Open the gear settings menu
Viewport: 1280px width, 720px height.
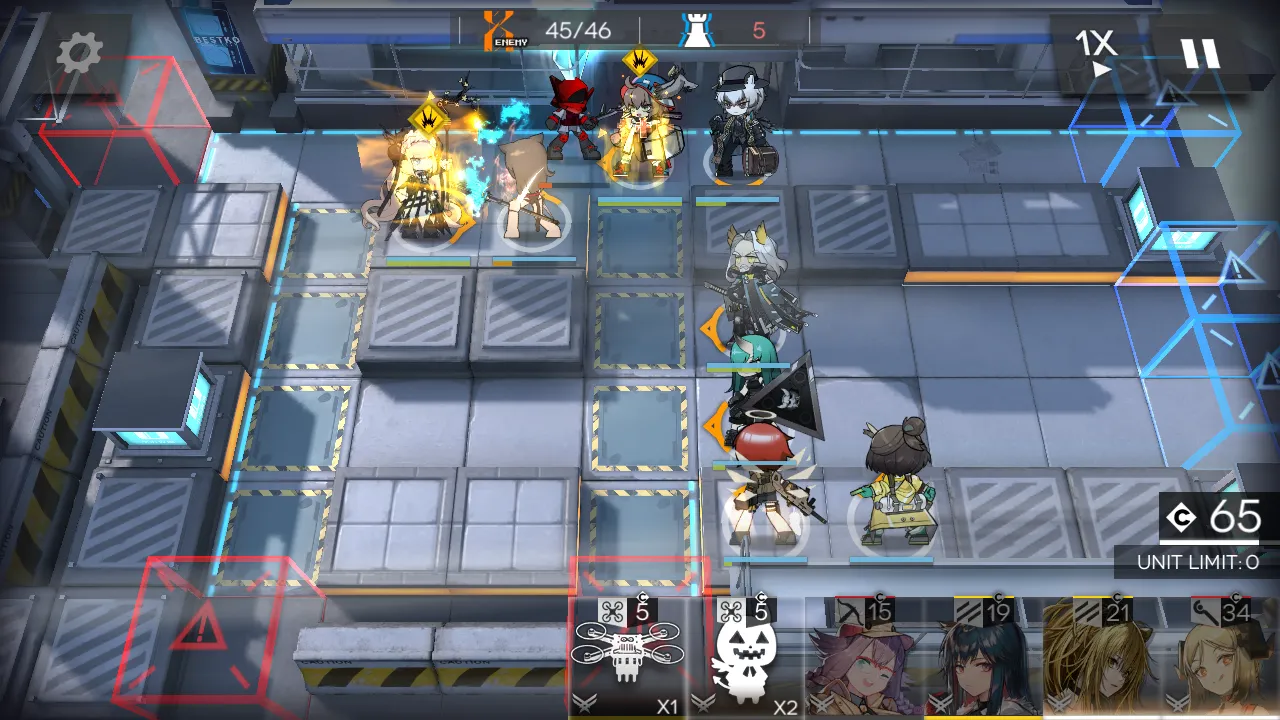[x=79, y=55]
